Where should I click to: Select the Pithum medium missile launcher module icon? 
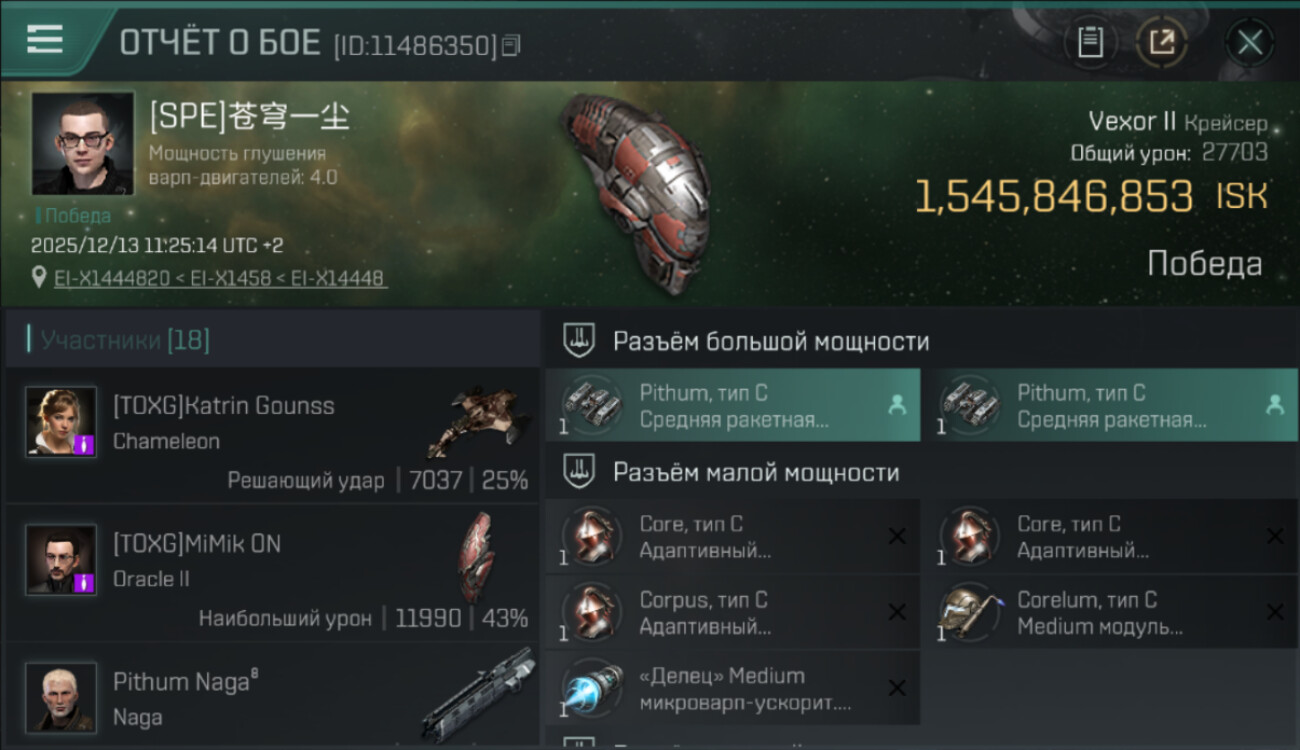(592, 405)
